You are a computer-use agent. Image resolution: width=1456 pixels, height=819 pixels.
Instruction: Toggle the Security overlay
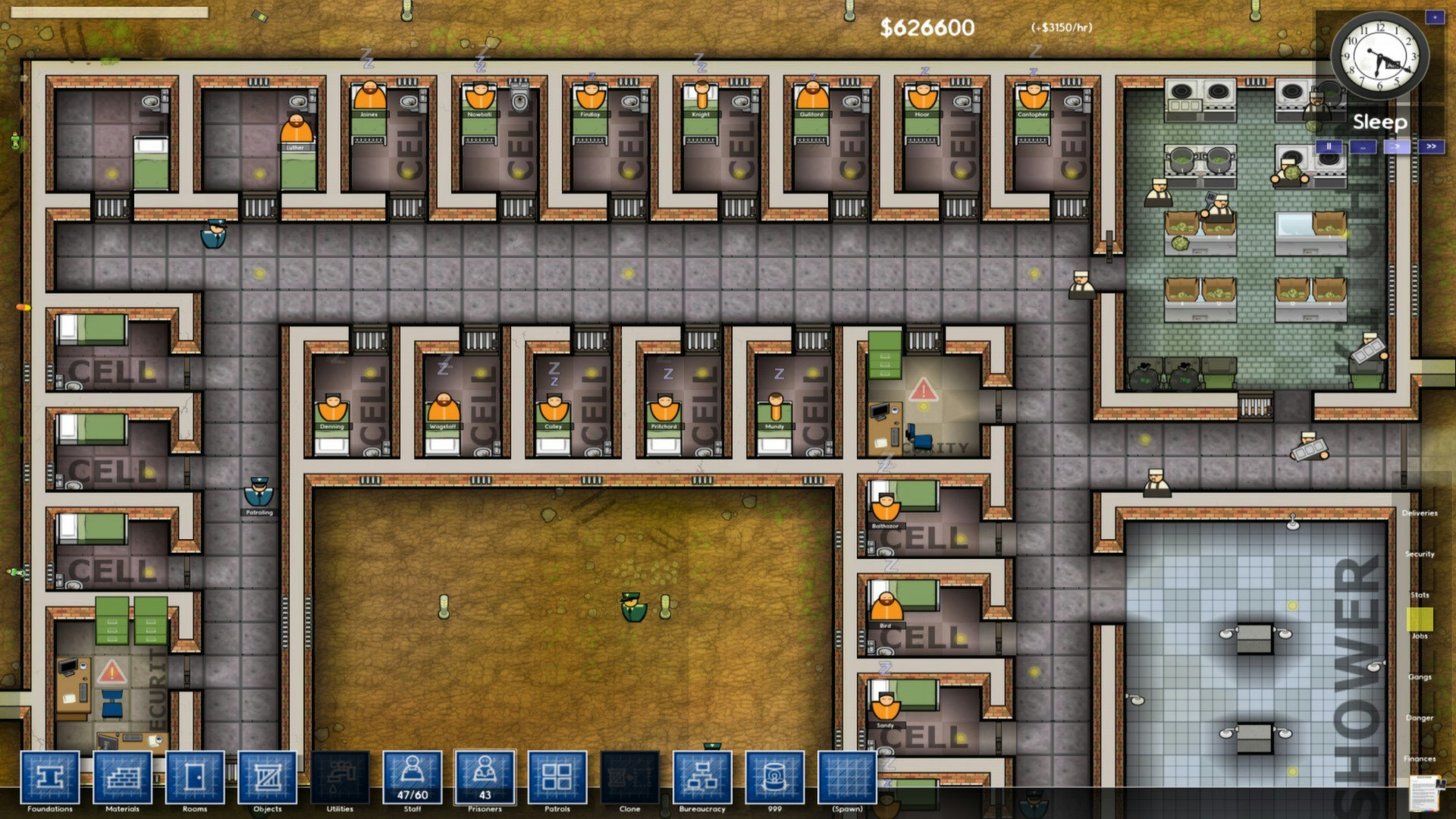point(1421,554)
